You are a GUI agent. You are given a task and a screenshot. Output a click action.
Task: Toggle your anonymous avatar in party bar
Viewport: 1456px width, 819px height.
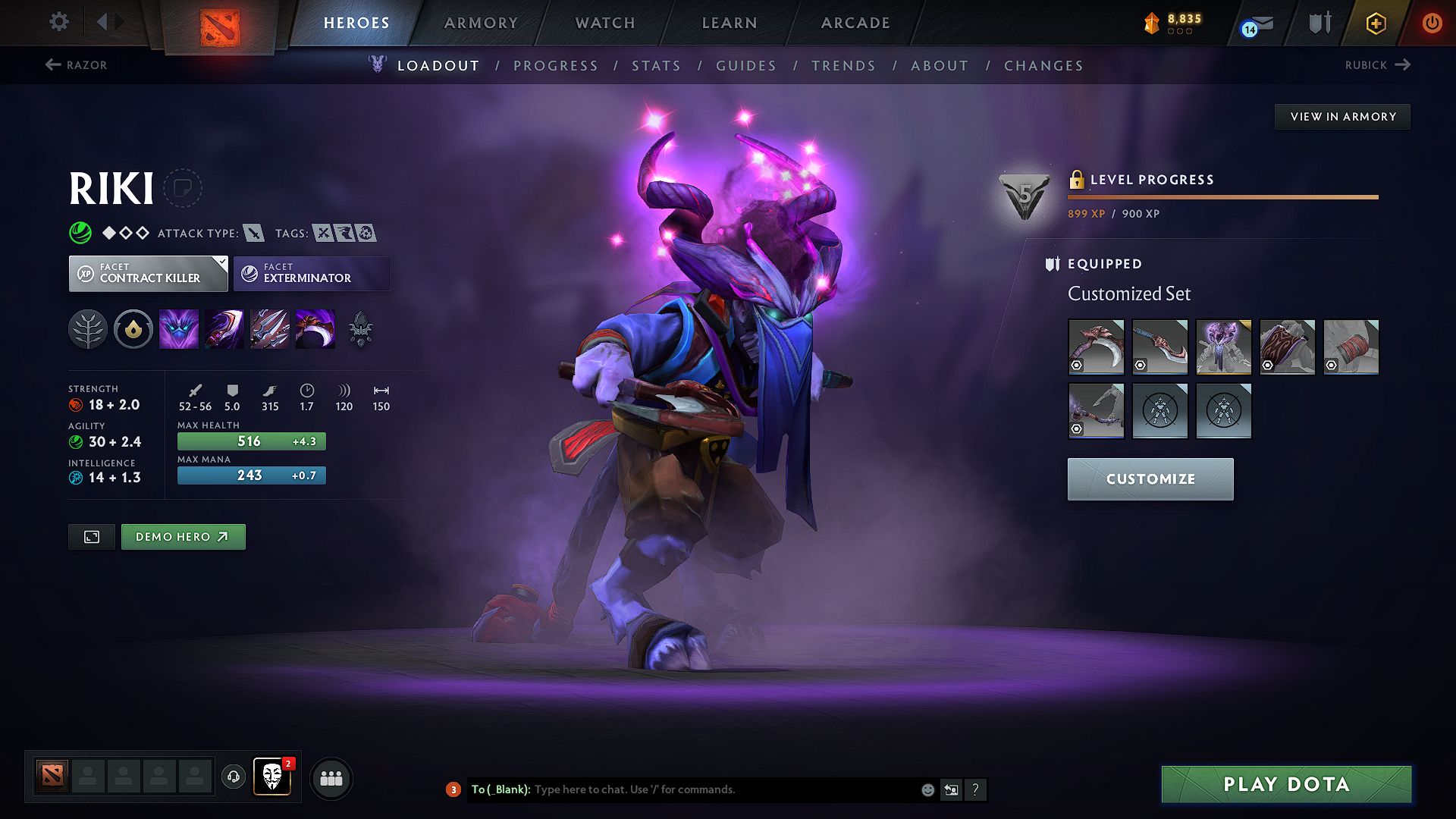click(x=272, y=775)
